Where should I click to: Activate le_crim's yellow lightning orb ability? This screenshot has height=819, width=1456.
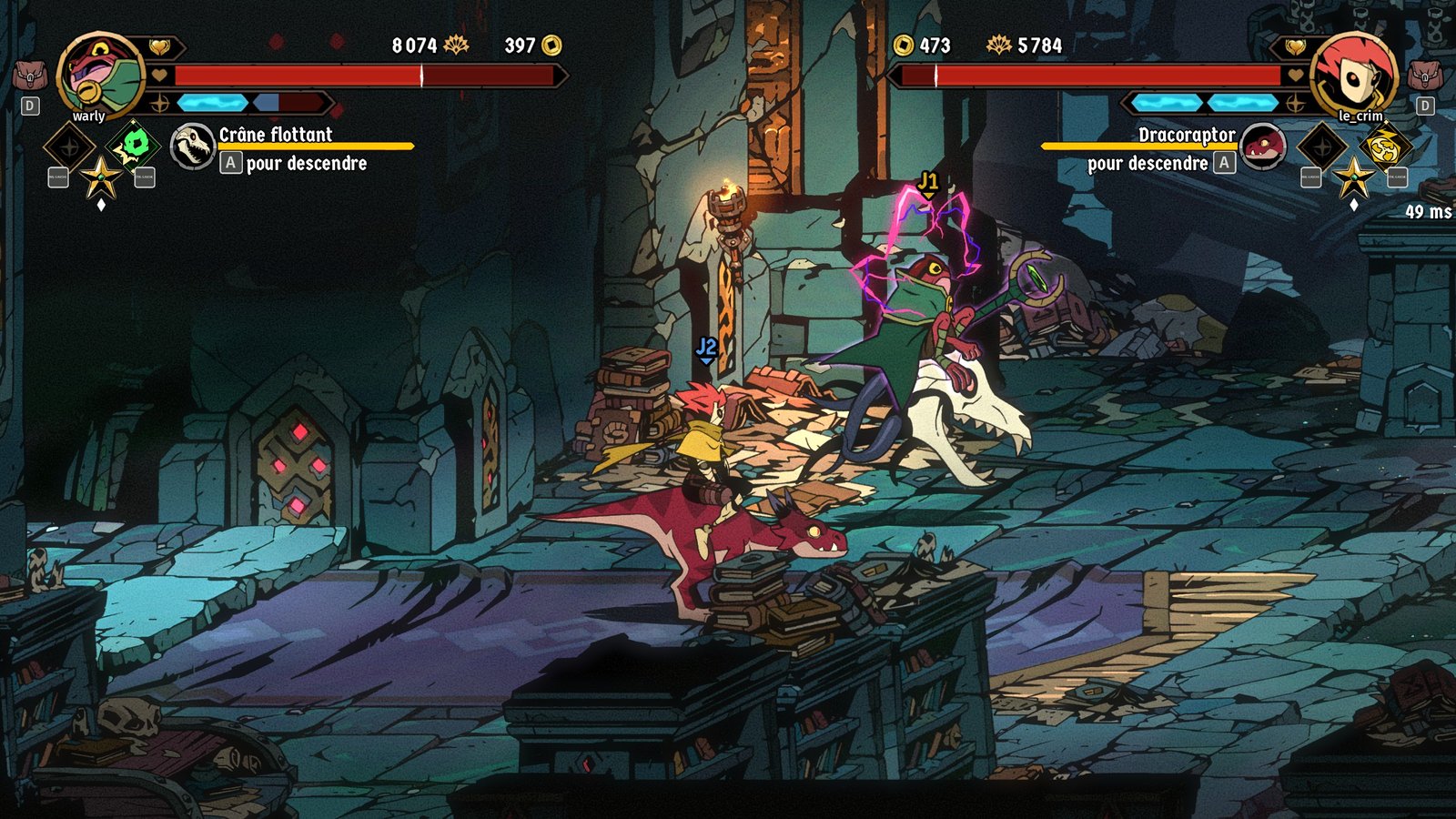click(x=1384, y=146)
